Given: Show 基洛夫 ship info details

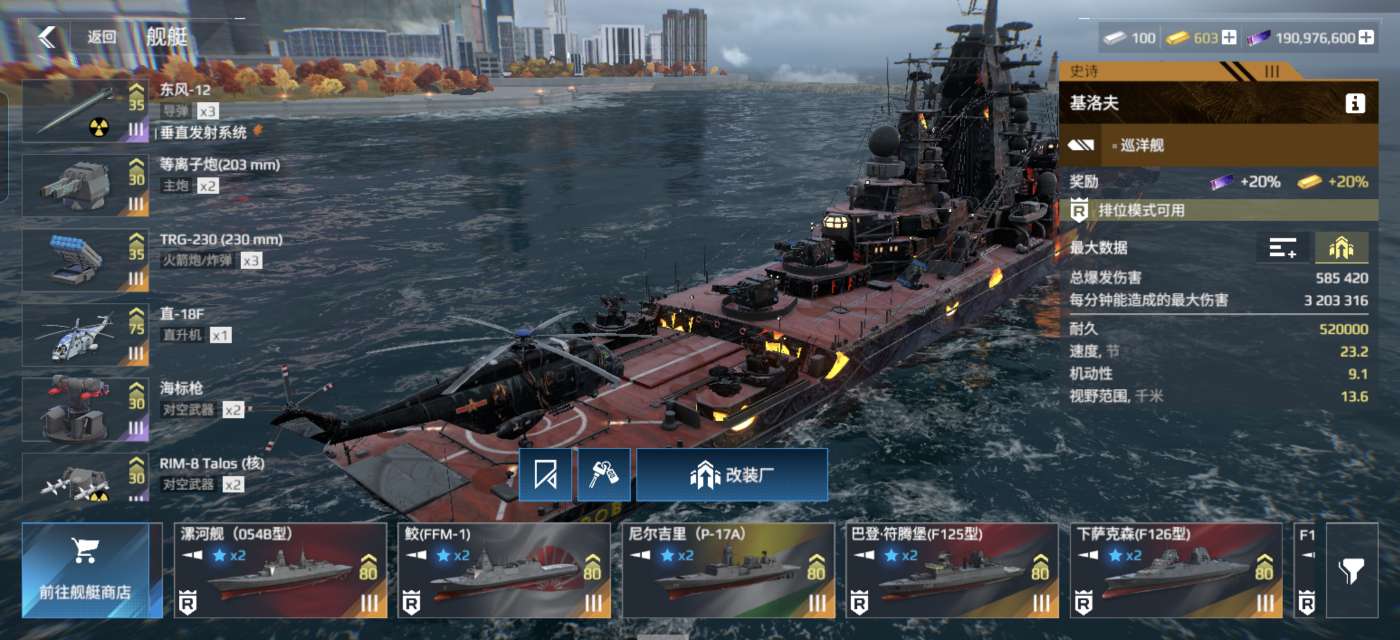Looking at the screenshot, I should 1355,103.
